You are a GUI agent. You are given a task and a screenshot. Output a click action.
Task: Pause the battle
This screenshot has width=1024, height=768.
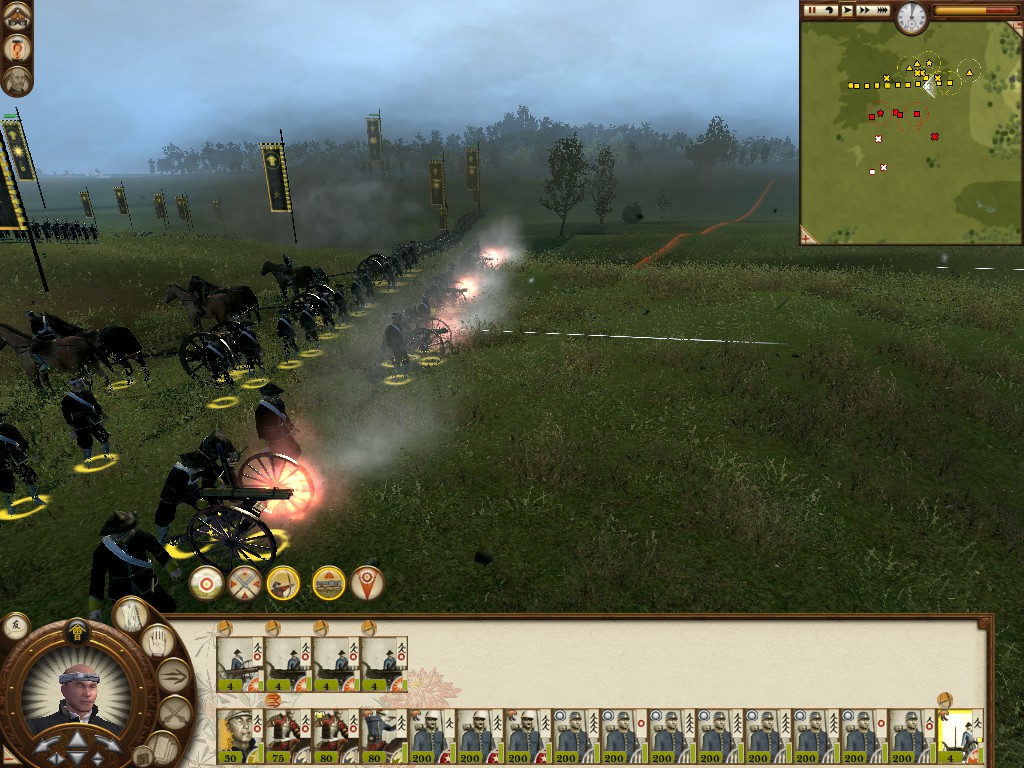point(812,10)
